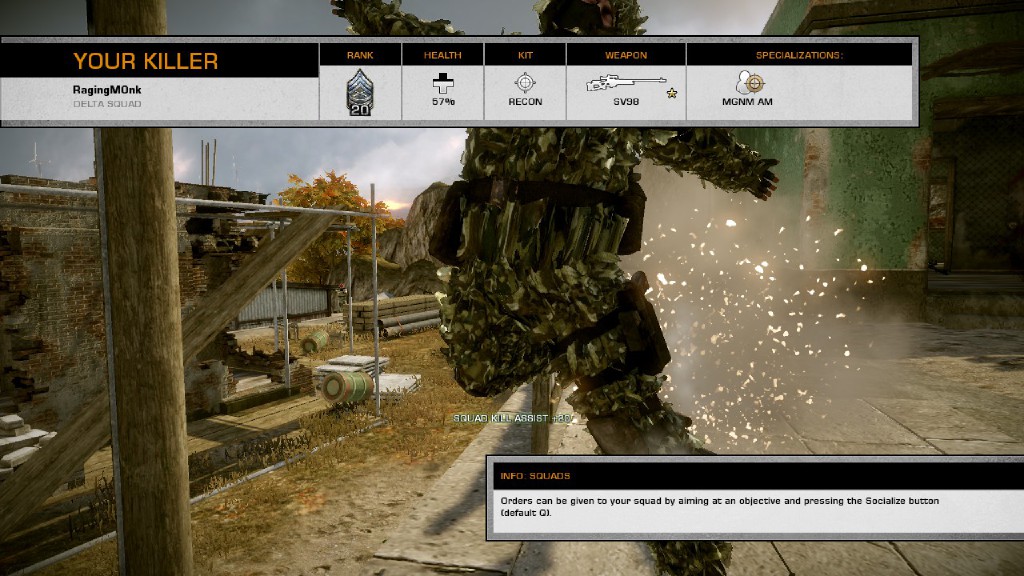Select killer name RagingM0nk
Screen dimensions: 1024x576
(108, 90)
